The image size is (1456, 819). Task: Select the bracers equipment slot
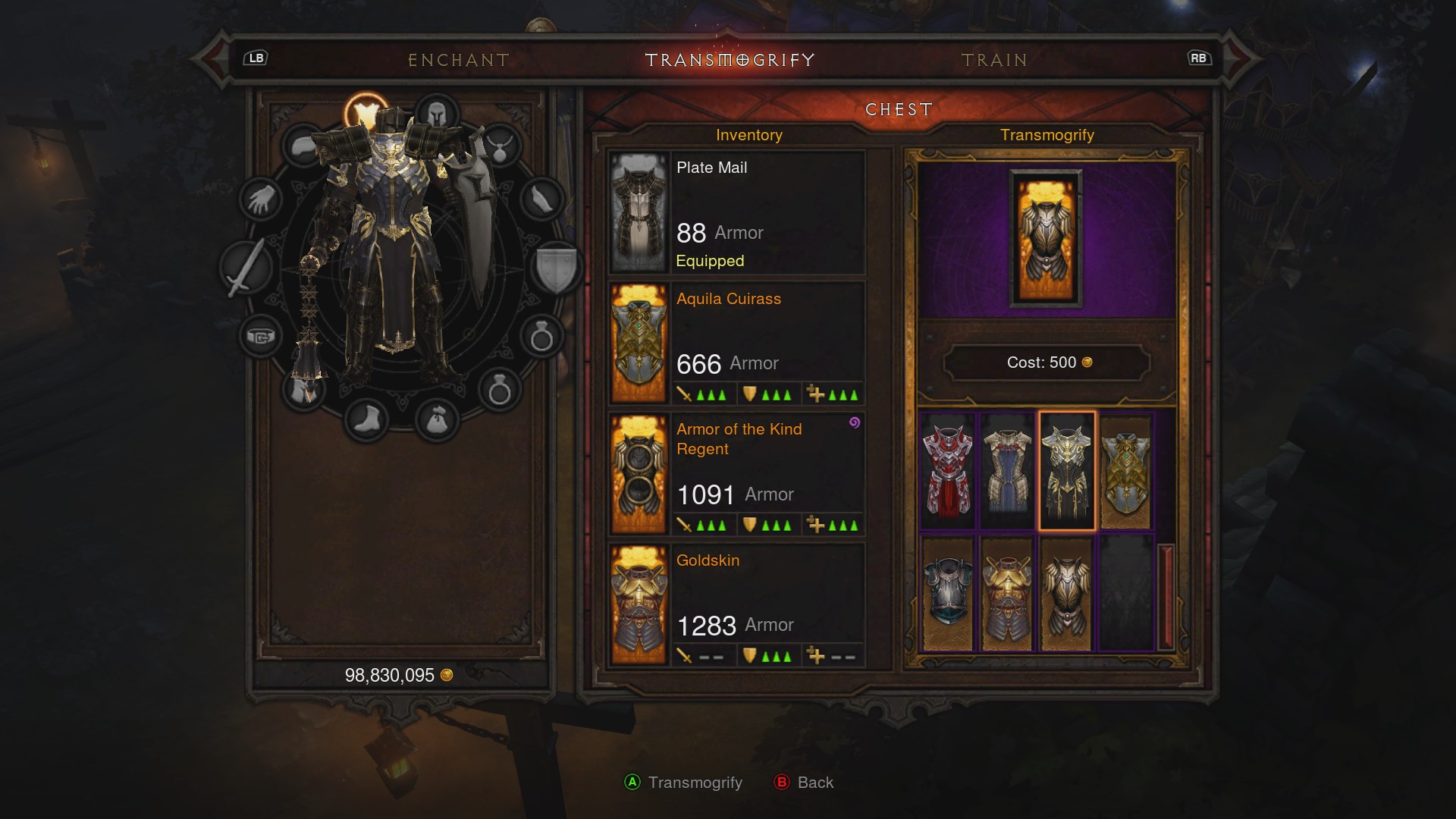[x=541, y=200]
